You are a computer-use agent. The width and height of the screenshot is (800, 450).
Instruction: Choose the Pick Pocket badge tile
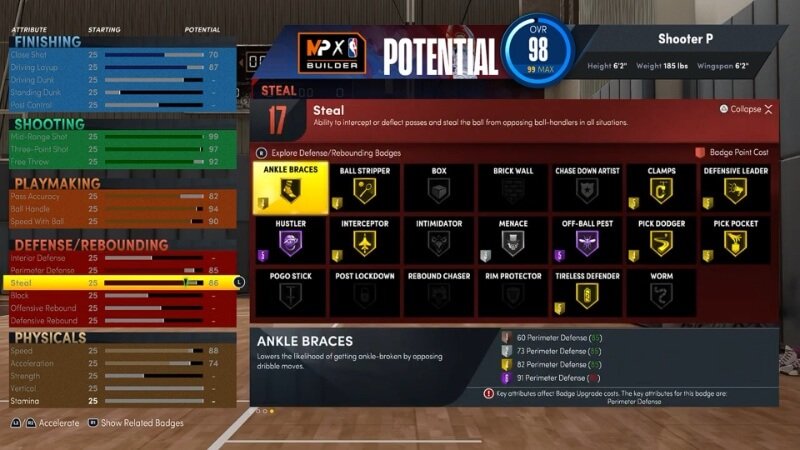tap(736, 240)
